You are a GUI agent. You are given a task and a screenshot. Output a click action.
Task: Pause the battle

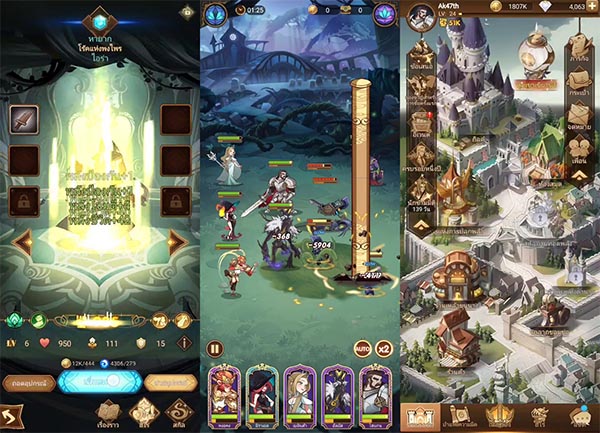point(213,350)
